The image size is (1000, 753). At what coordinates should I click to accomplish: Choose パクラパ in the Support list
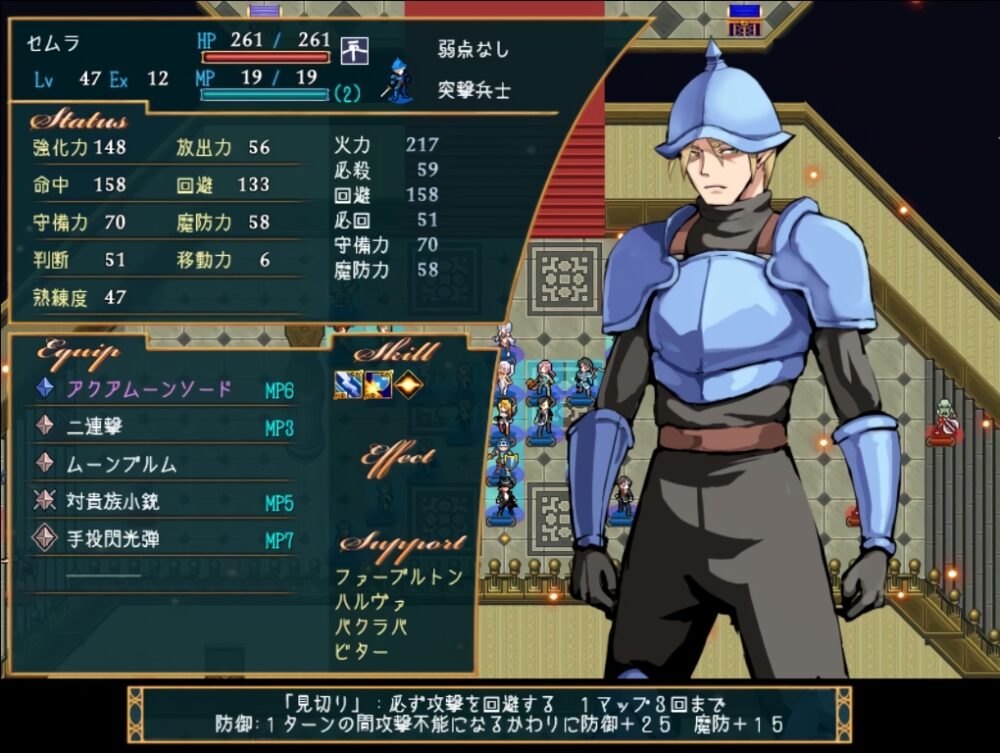pyautogui.click(x=371, y=627)
